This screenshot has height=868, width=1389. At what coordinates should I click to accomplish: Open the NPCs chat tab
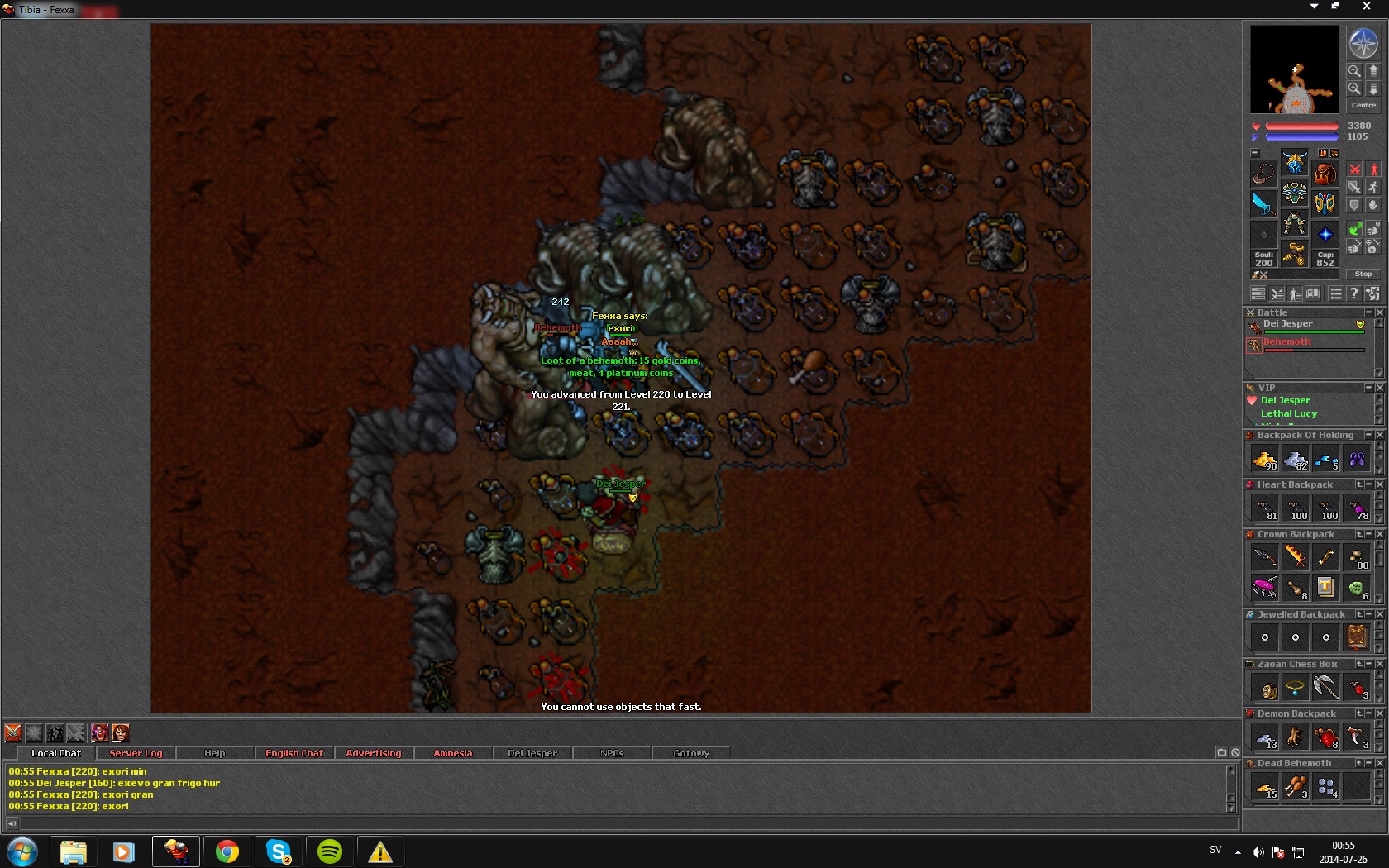click(612, 753)
